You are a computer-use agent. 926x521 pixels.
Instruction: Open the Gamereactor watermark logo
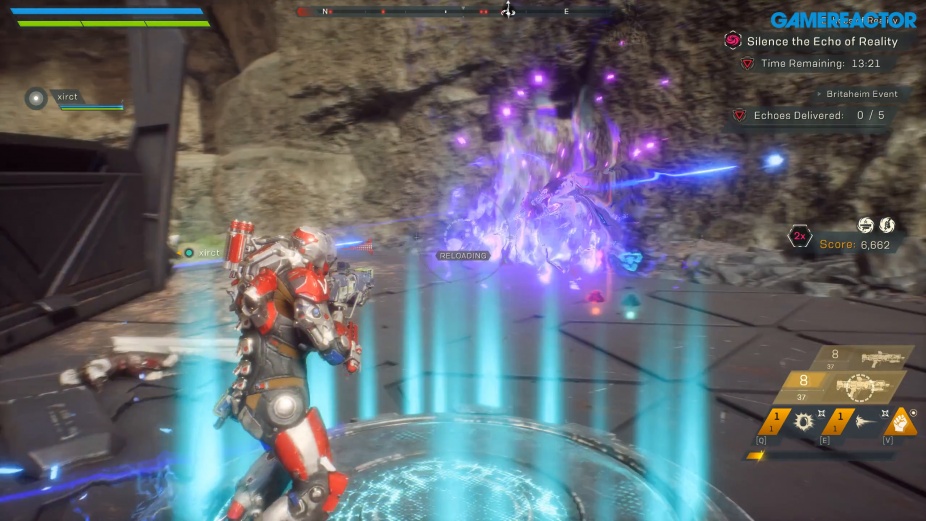pyautogui.click(x=843, y=20)
